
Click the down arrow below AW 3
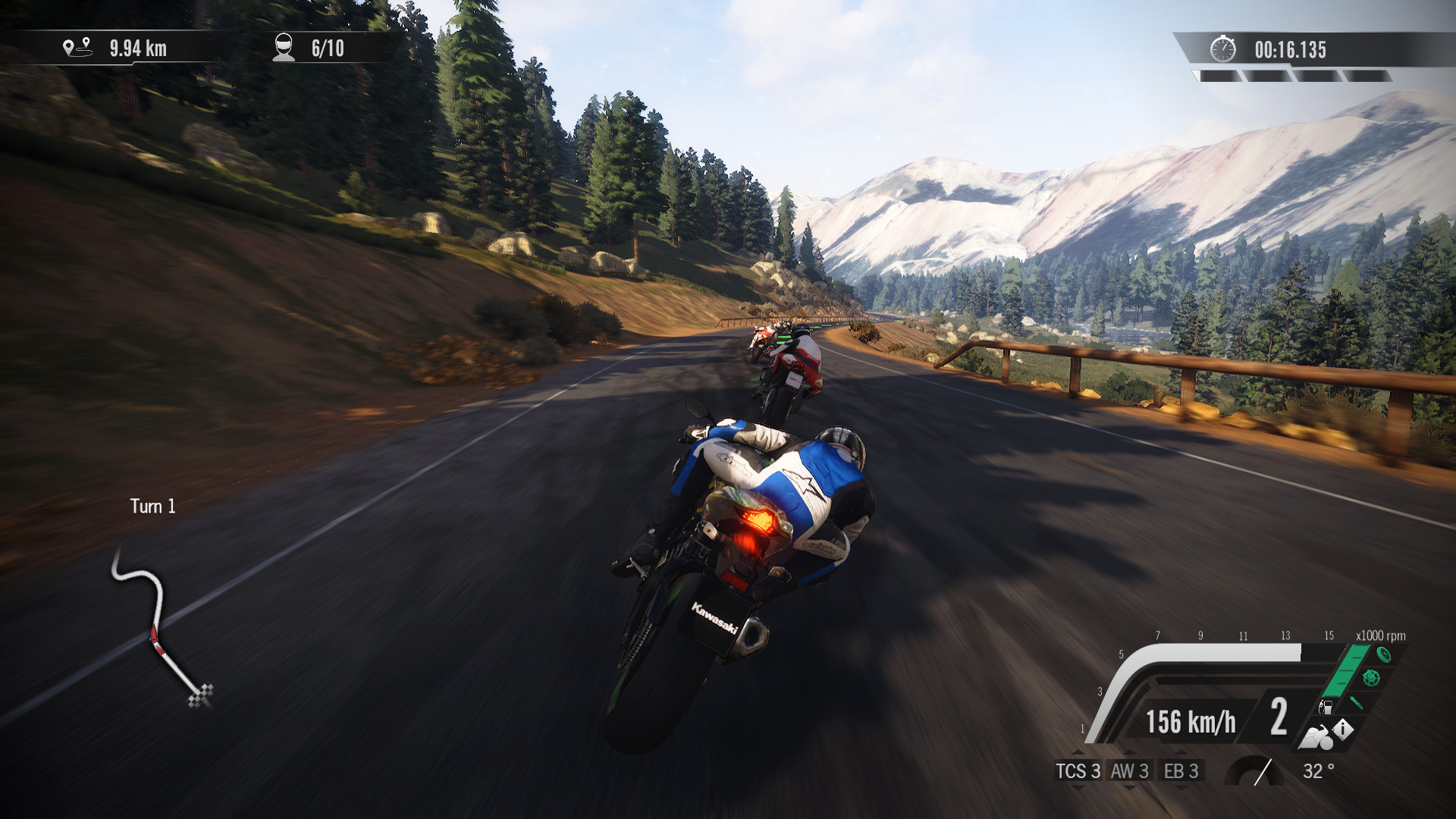pos(1128,786)
